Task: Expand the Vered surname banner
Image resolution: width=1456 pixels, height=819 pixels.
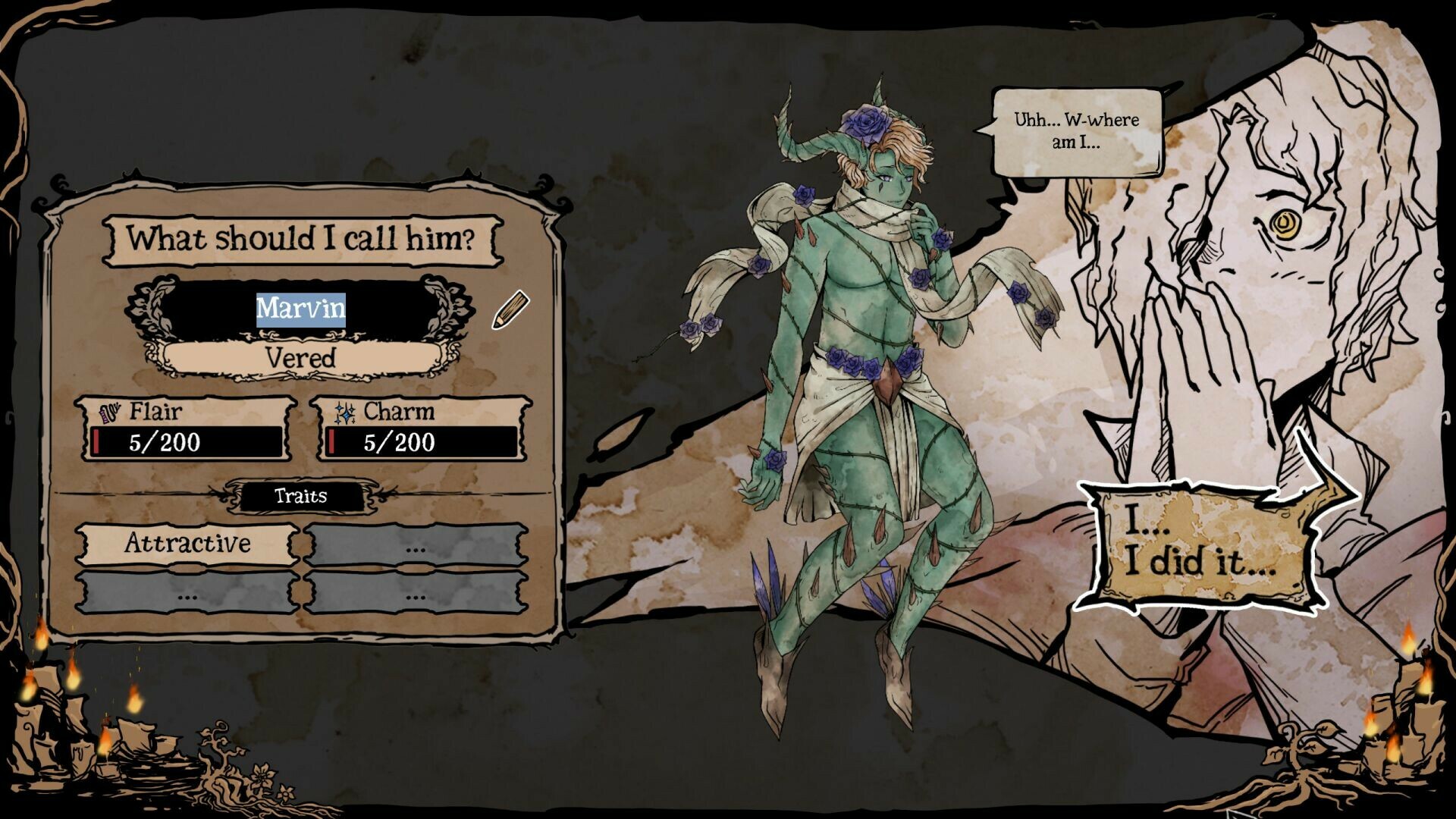Action: (x=302, y=358)
